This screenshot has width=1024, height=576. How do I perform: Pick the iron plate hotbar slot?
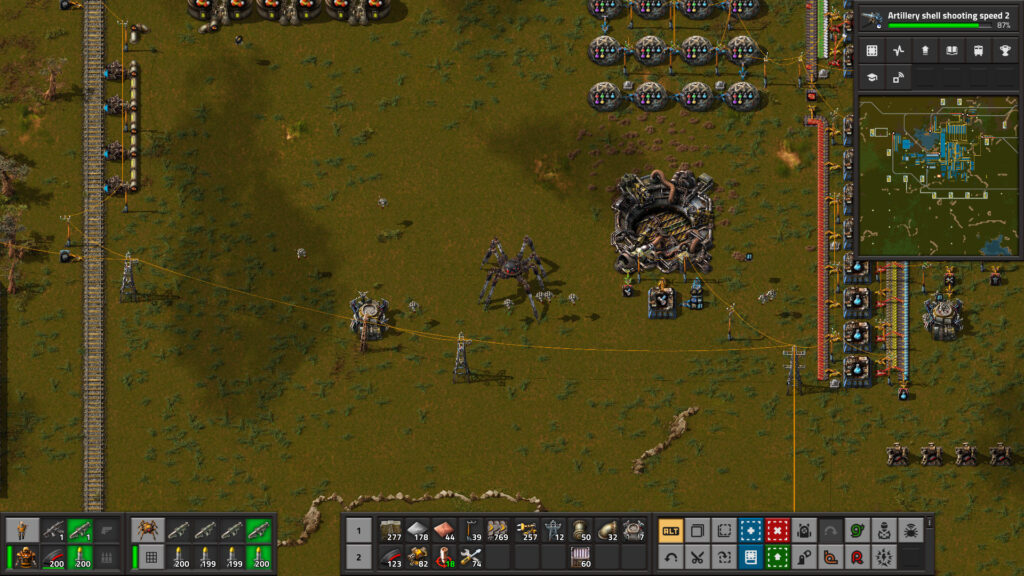(418, 530)
